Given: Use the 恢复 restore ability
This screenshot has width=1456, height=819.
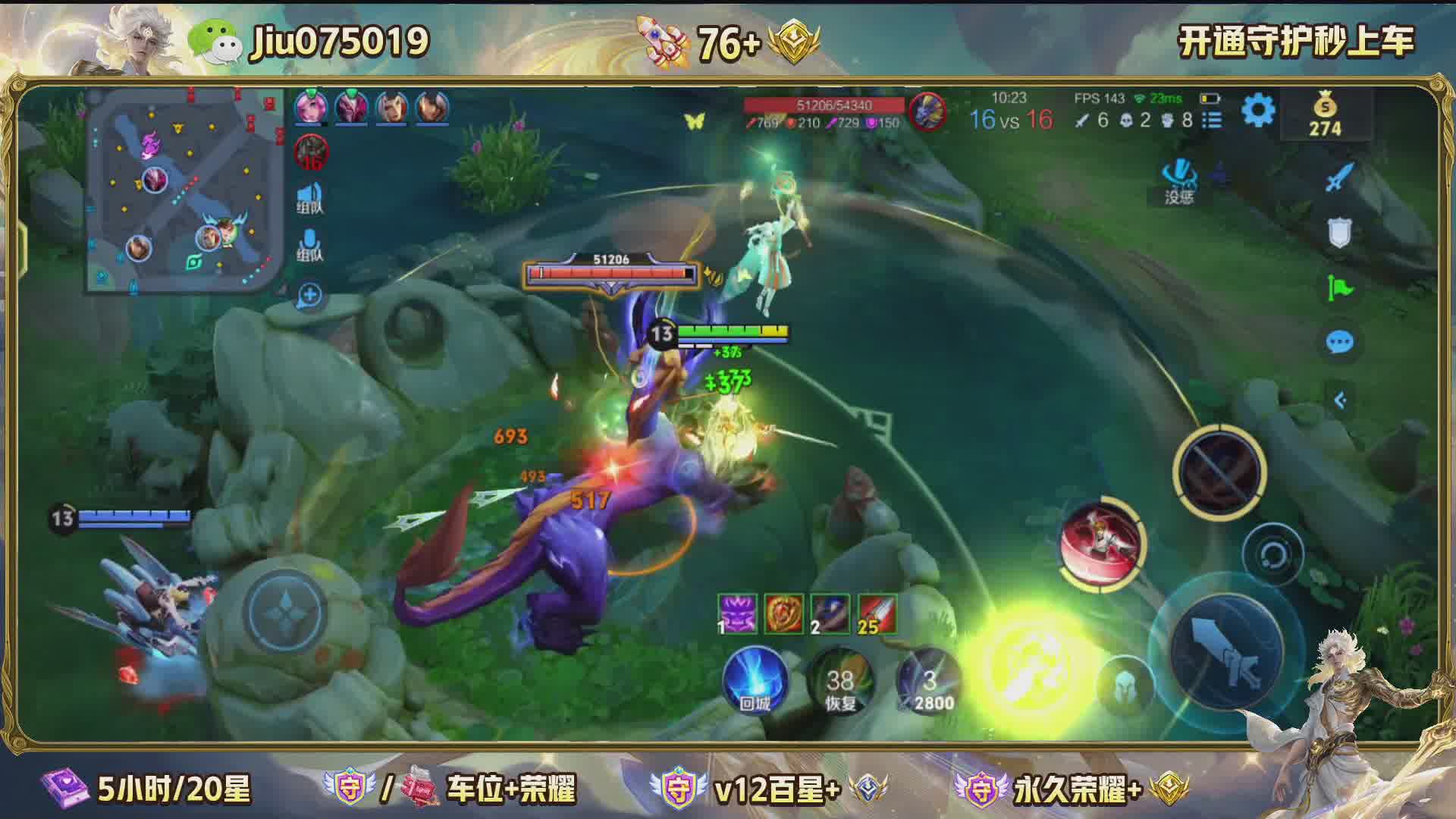Looking at the screenshot, I should click(840, 680).
